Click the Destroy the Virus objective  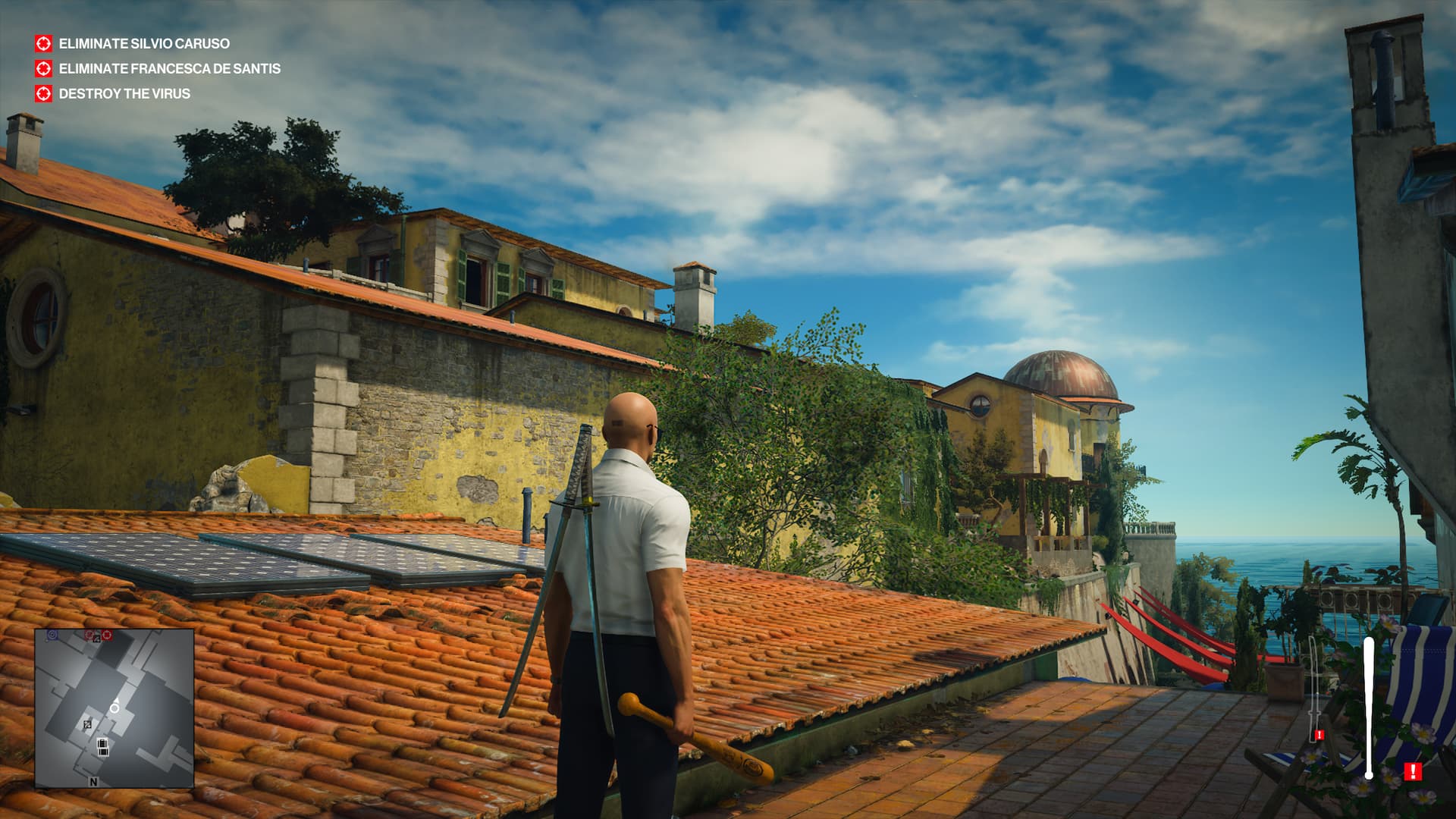(x=124, y=94)
